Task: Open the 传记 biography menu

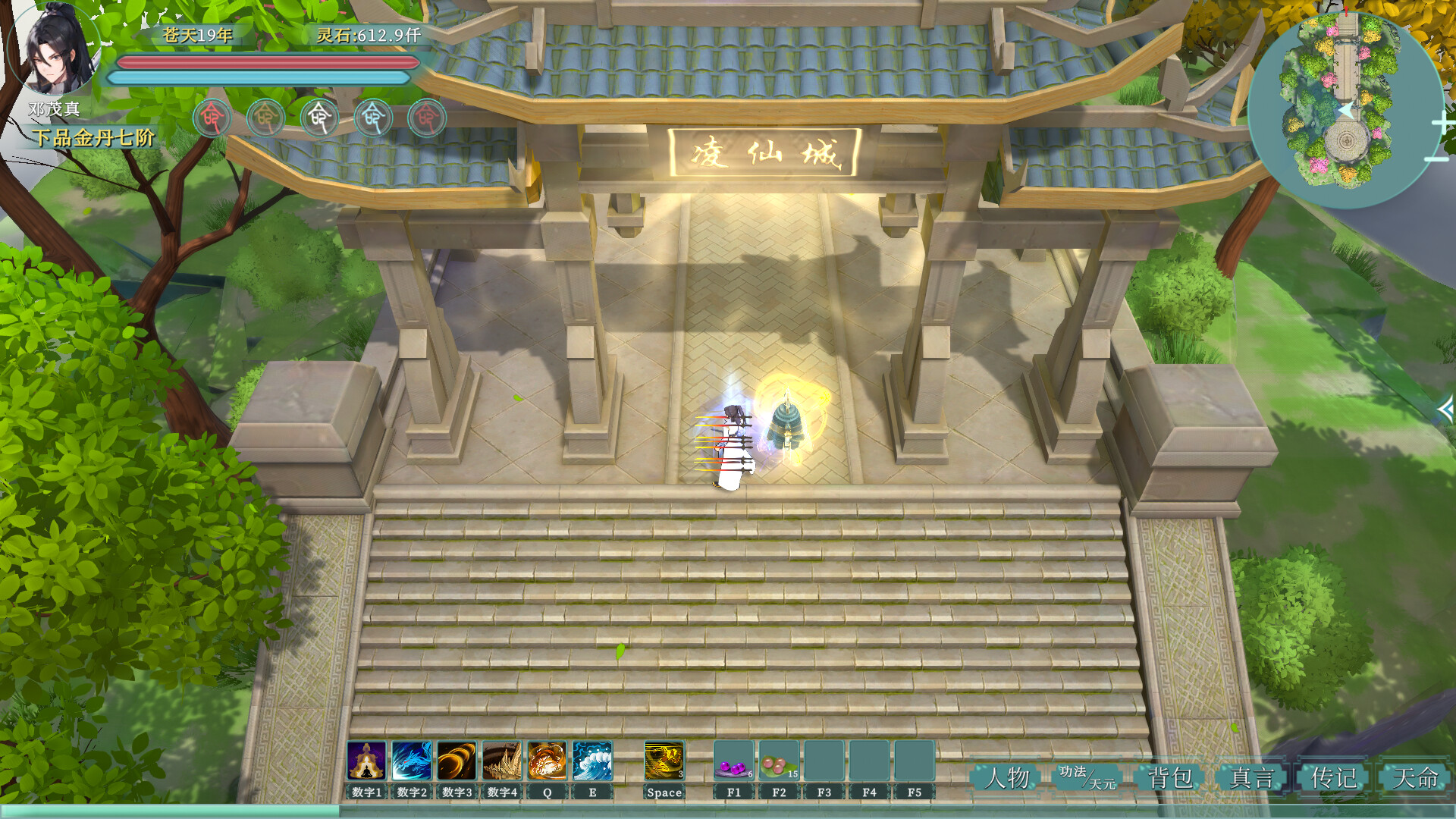Action: 1334,777
